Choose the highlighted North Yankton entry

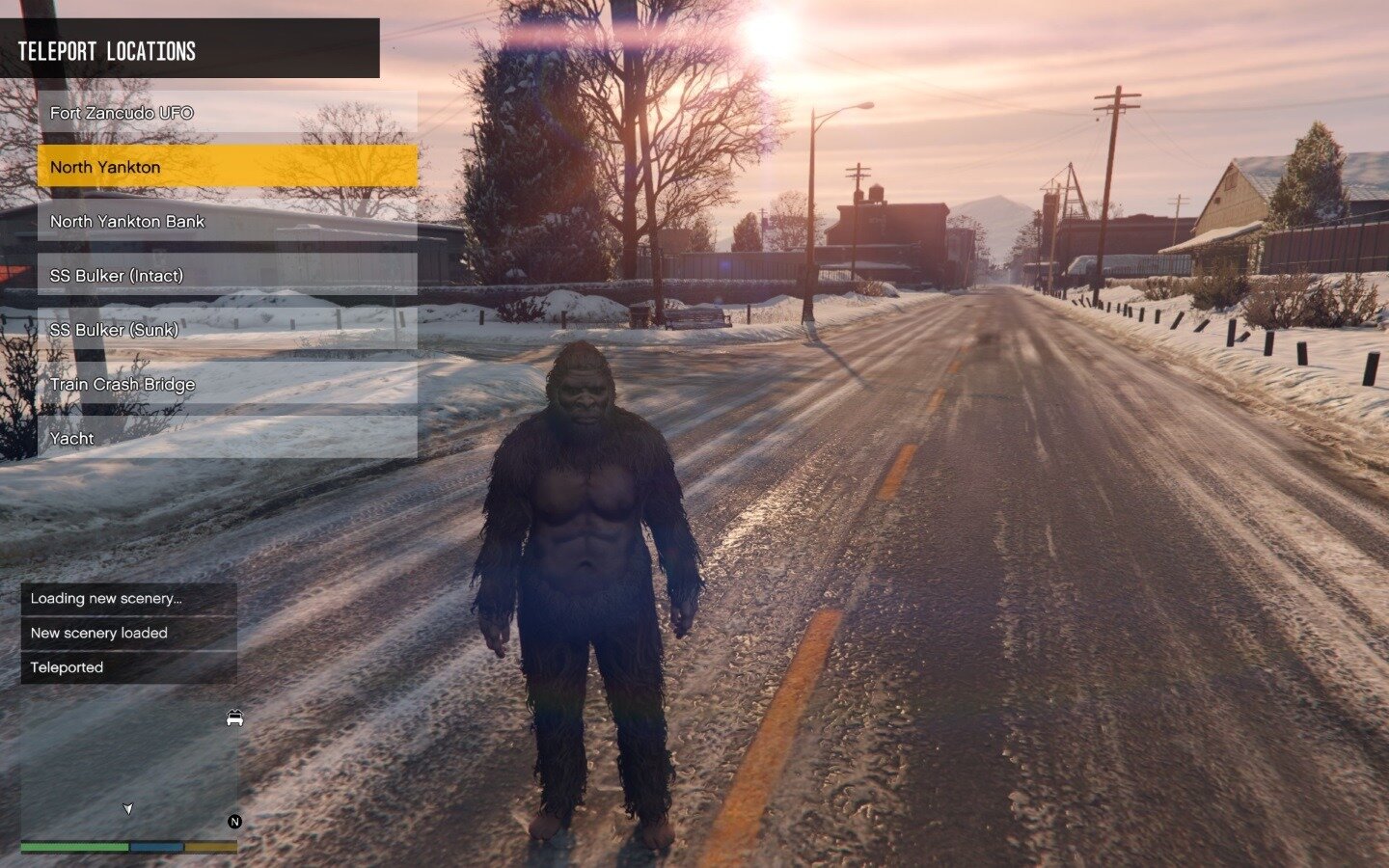(x=228, y=167)
